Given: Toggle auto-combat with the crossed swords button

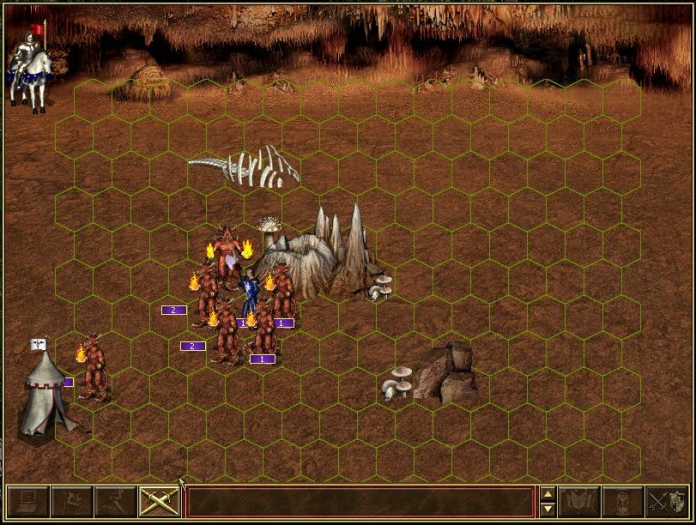Looking at the screenshot, I should (x=159, y=501).
